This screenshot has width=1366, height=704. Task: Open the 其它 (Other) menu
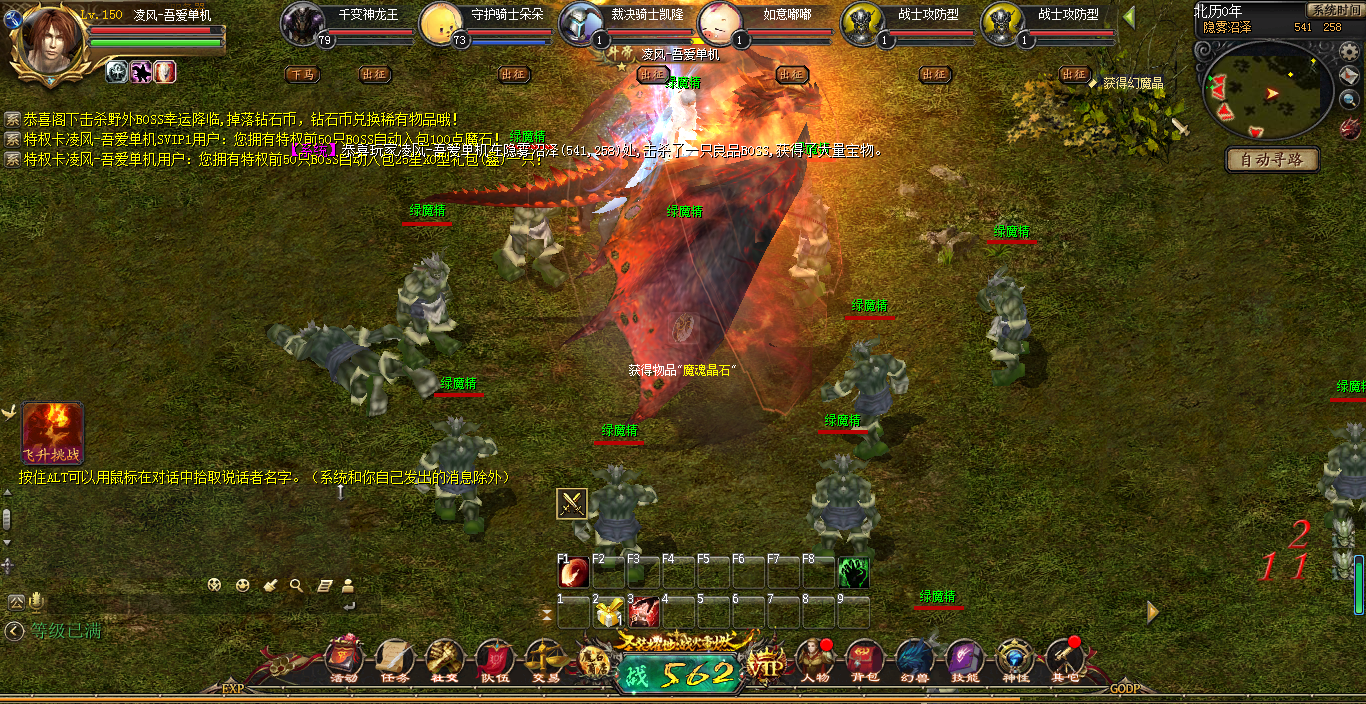point(1065,659)
